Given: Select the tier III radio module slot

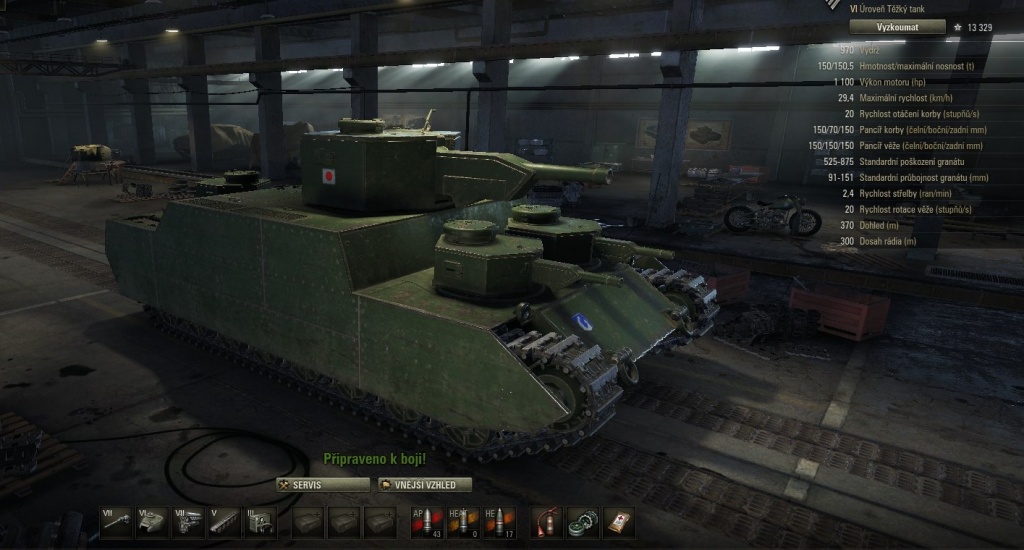Looking at the screenshot, I should (260, 521).
